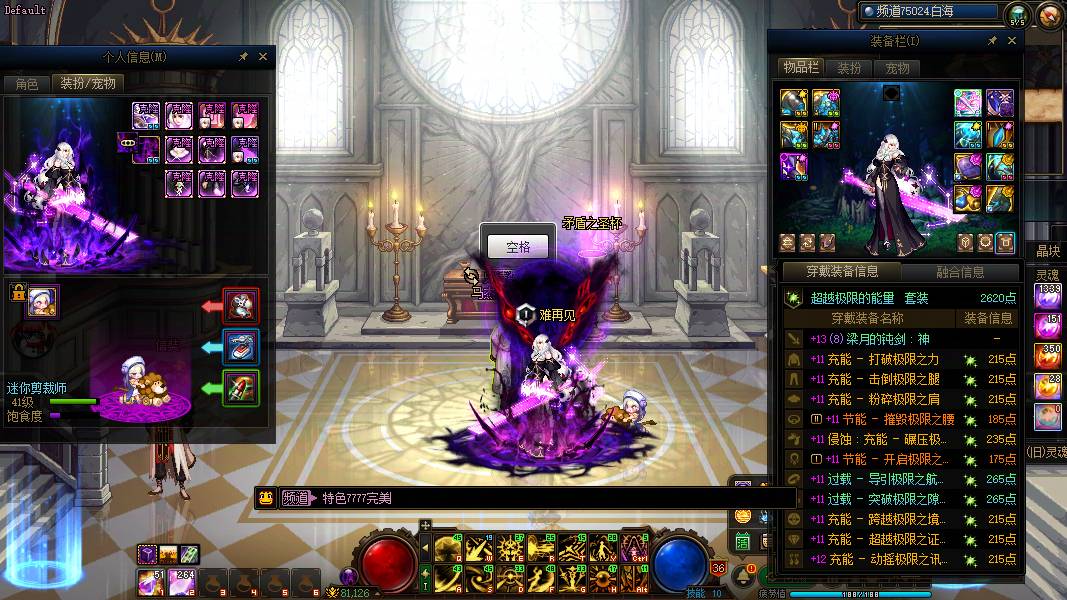Pin the 装备栏 equipment window

(992, 41)
